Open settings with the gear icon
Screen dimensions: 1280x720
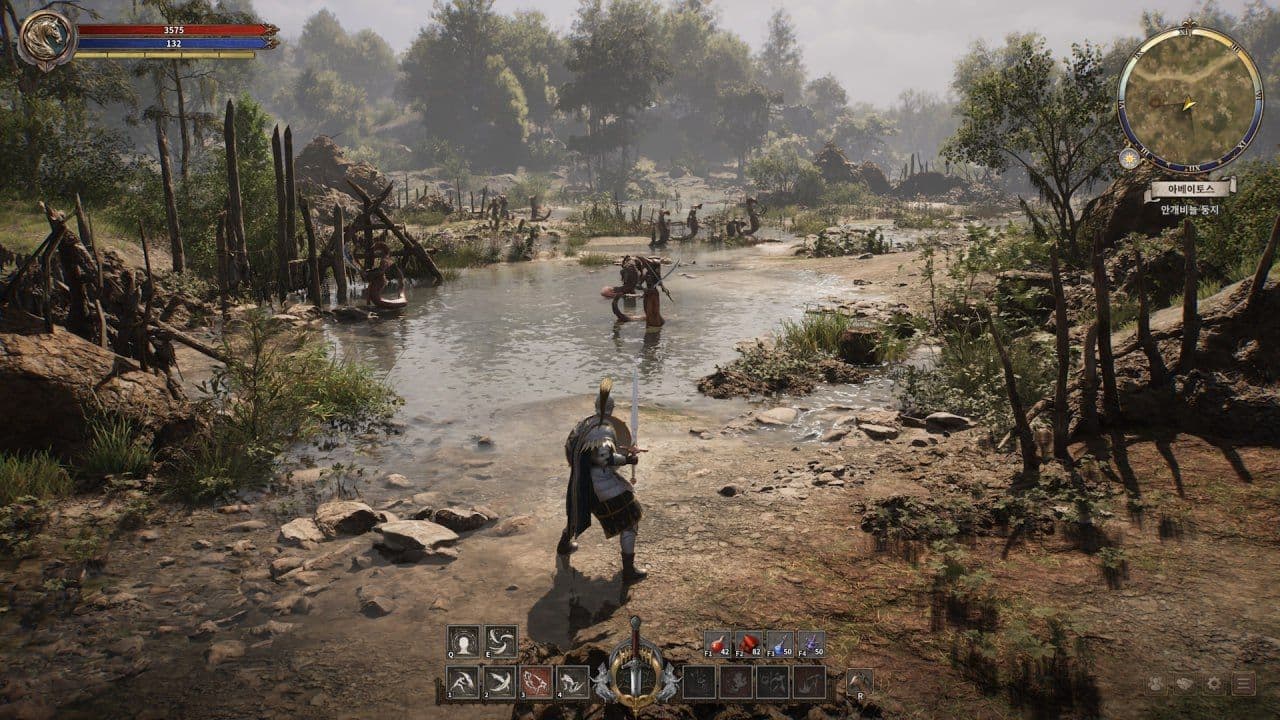click(1214, 684)
